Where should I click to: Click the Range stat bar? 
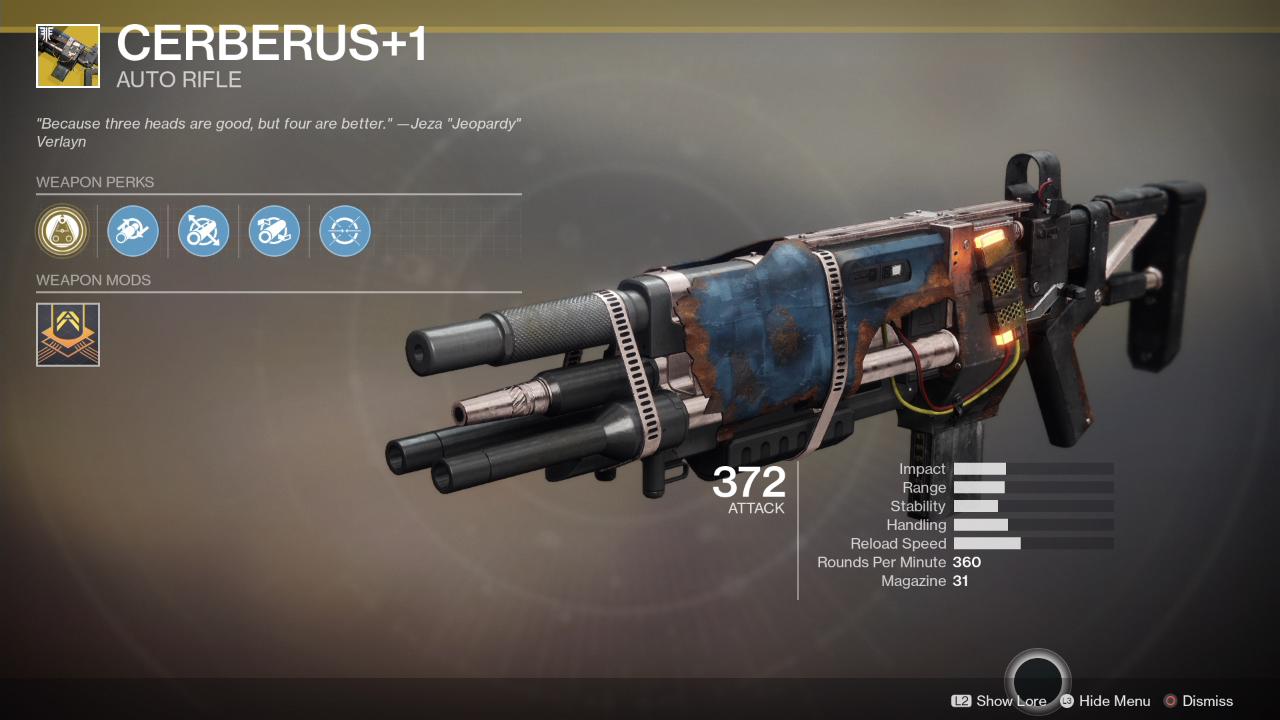pyautogui.click(x=1035, y=487)
